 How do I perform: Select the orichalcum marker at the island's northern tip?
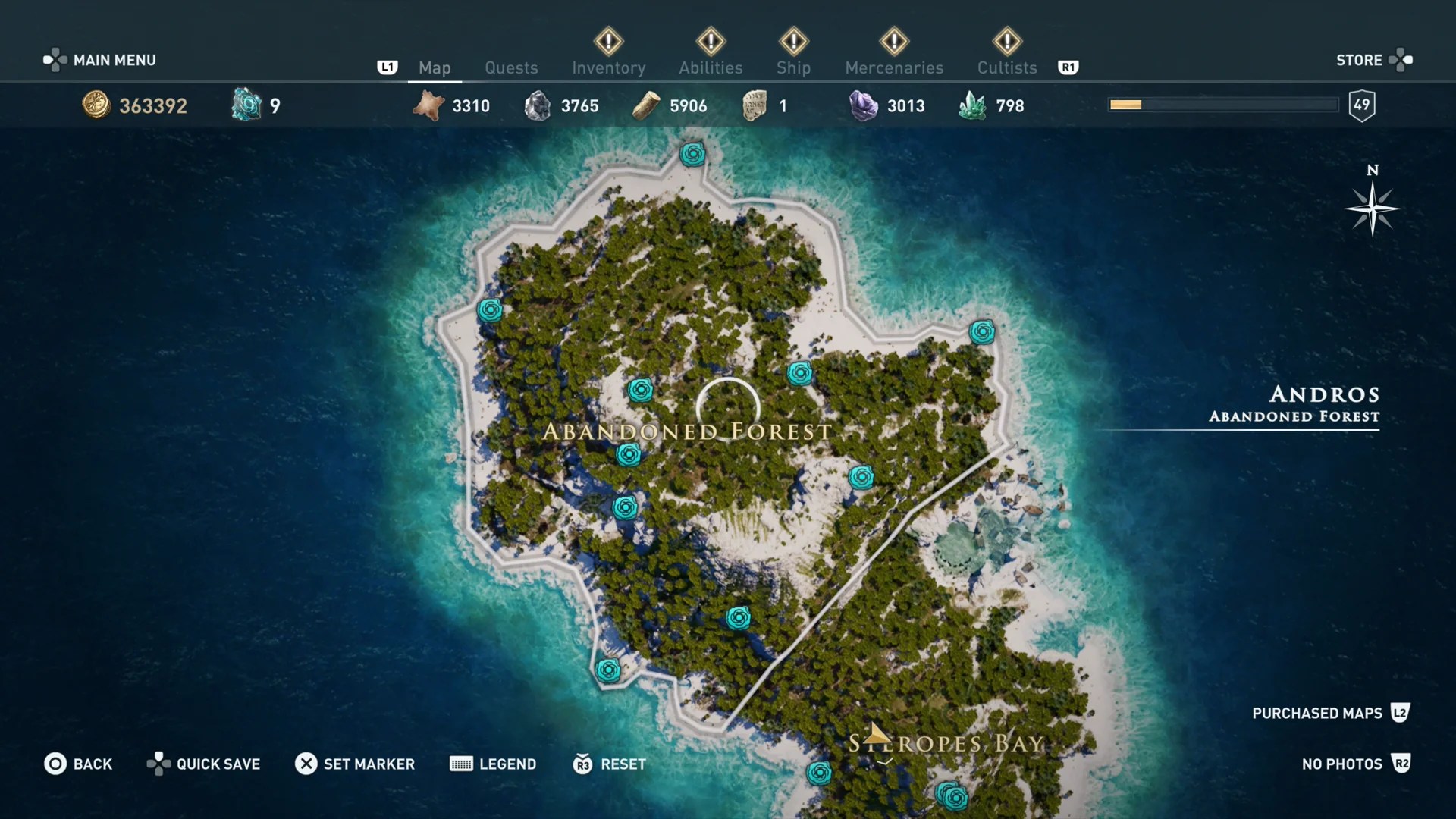coord(692,155)
